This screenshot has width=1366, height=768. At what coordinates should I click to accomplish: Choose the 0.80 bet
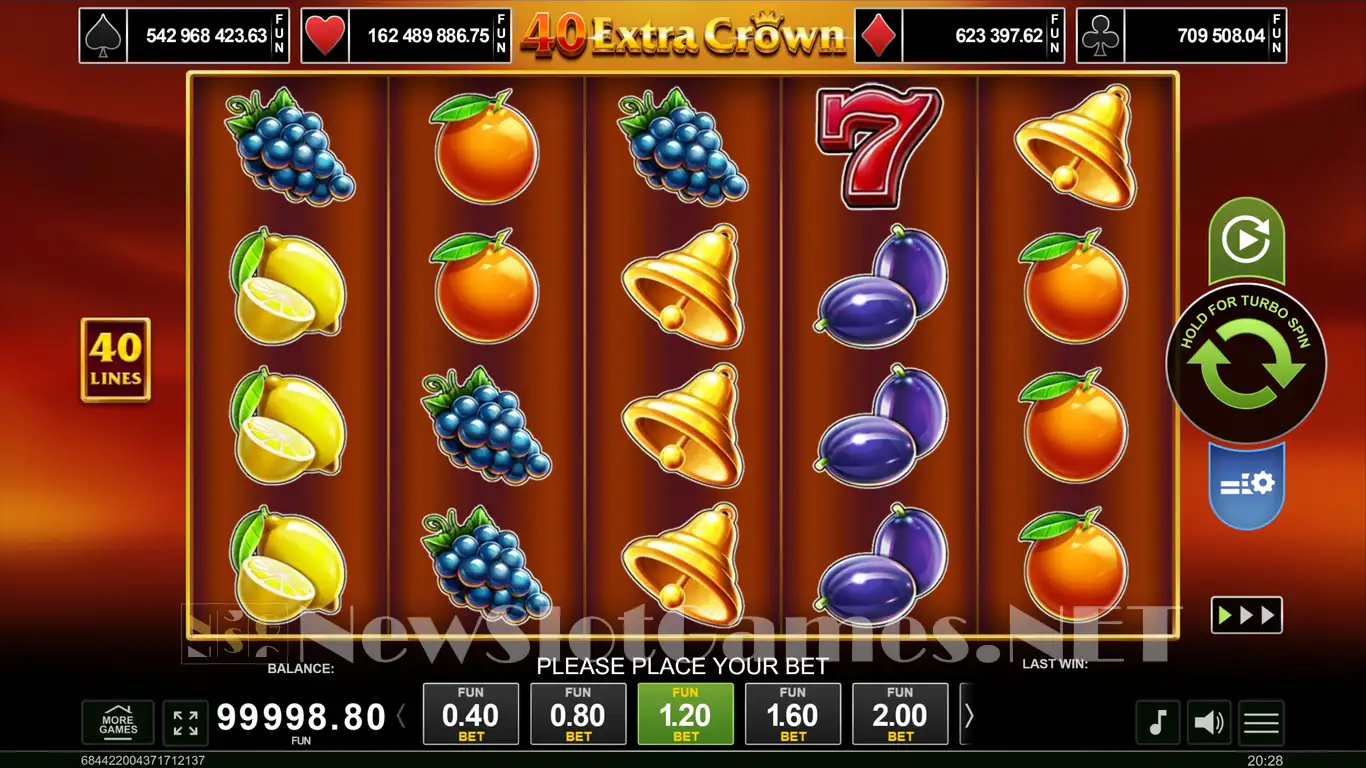point(578,714)
